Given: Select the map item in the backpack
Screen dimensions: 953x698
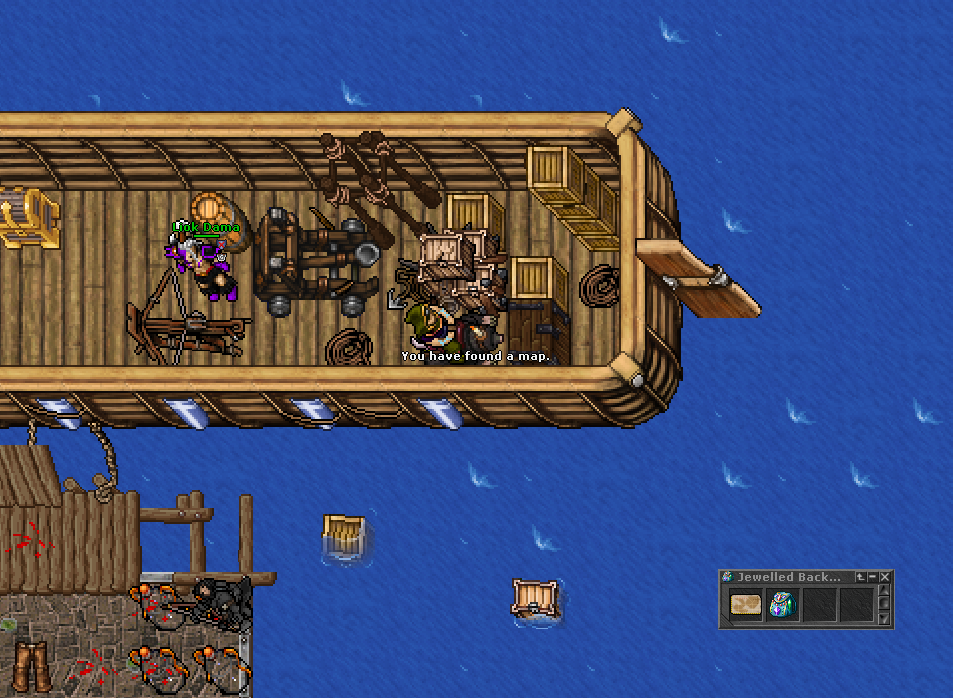Looking at the screenshot, I should [745, 604].
